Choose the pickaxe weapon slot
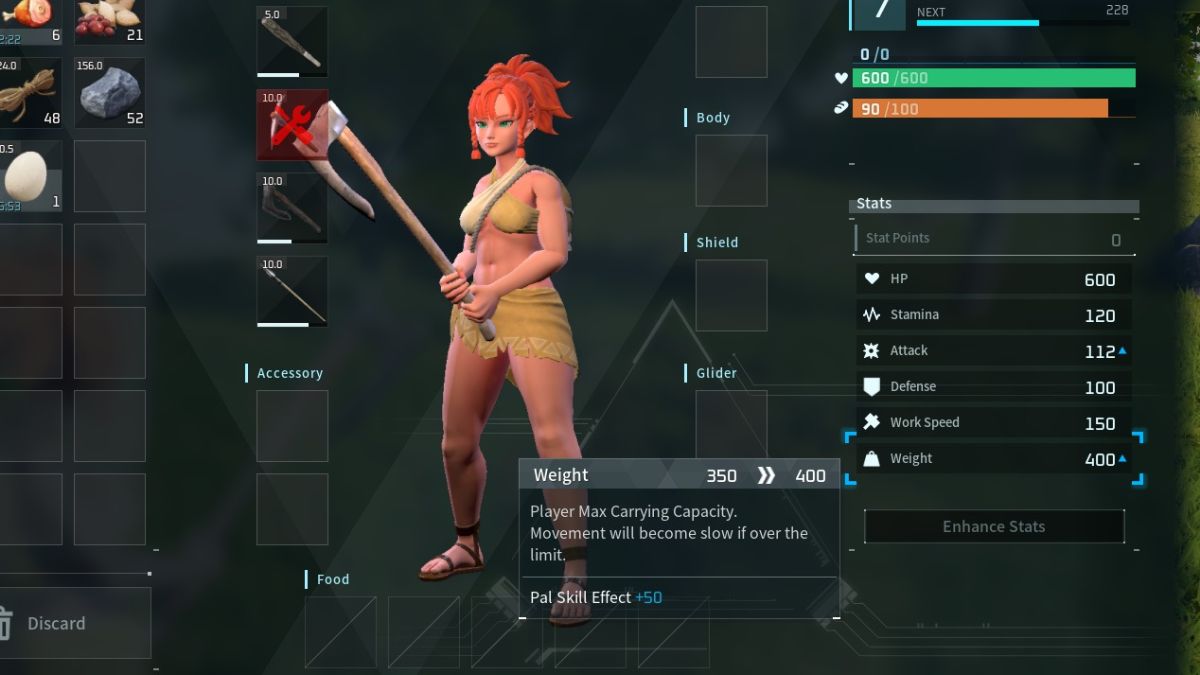This screenshot has height=675, width=1200. point(292,208)
